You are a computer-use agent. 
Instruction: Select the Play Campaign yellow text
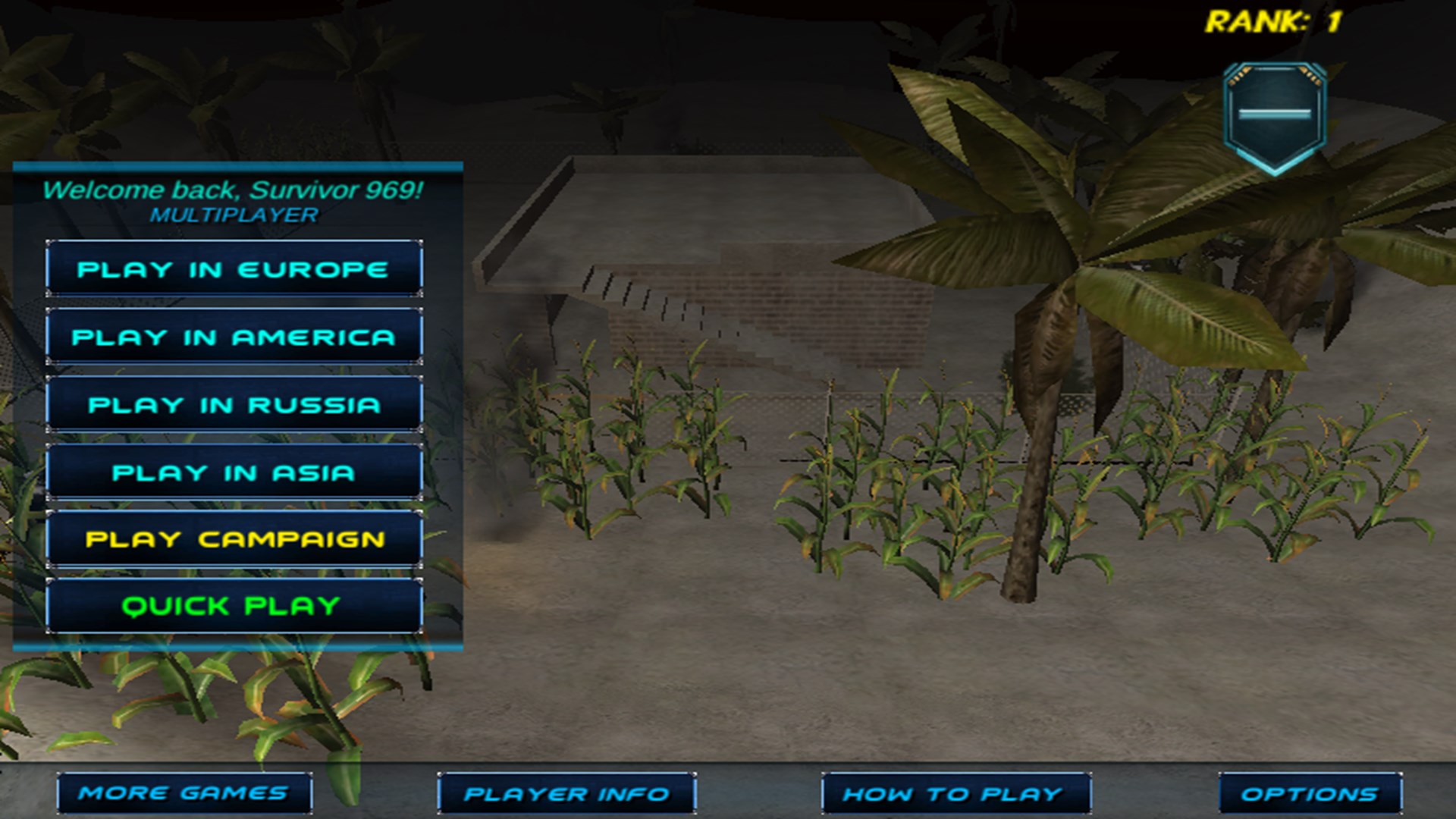[x=234, y=538]
